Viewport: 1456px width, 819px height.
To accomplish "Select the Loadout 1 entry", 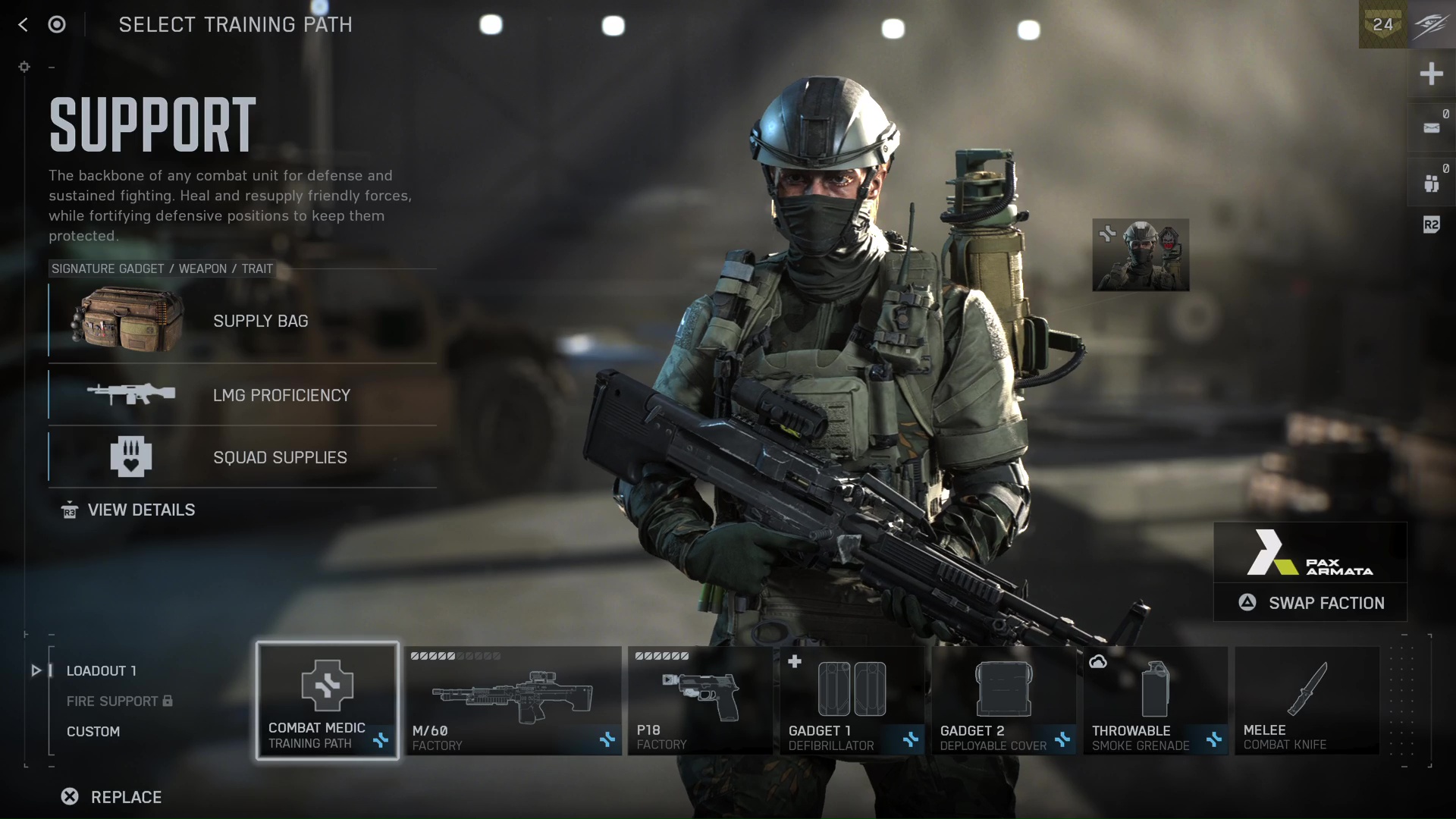I will [101, 670].
